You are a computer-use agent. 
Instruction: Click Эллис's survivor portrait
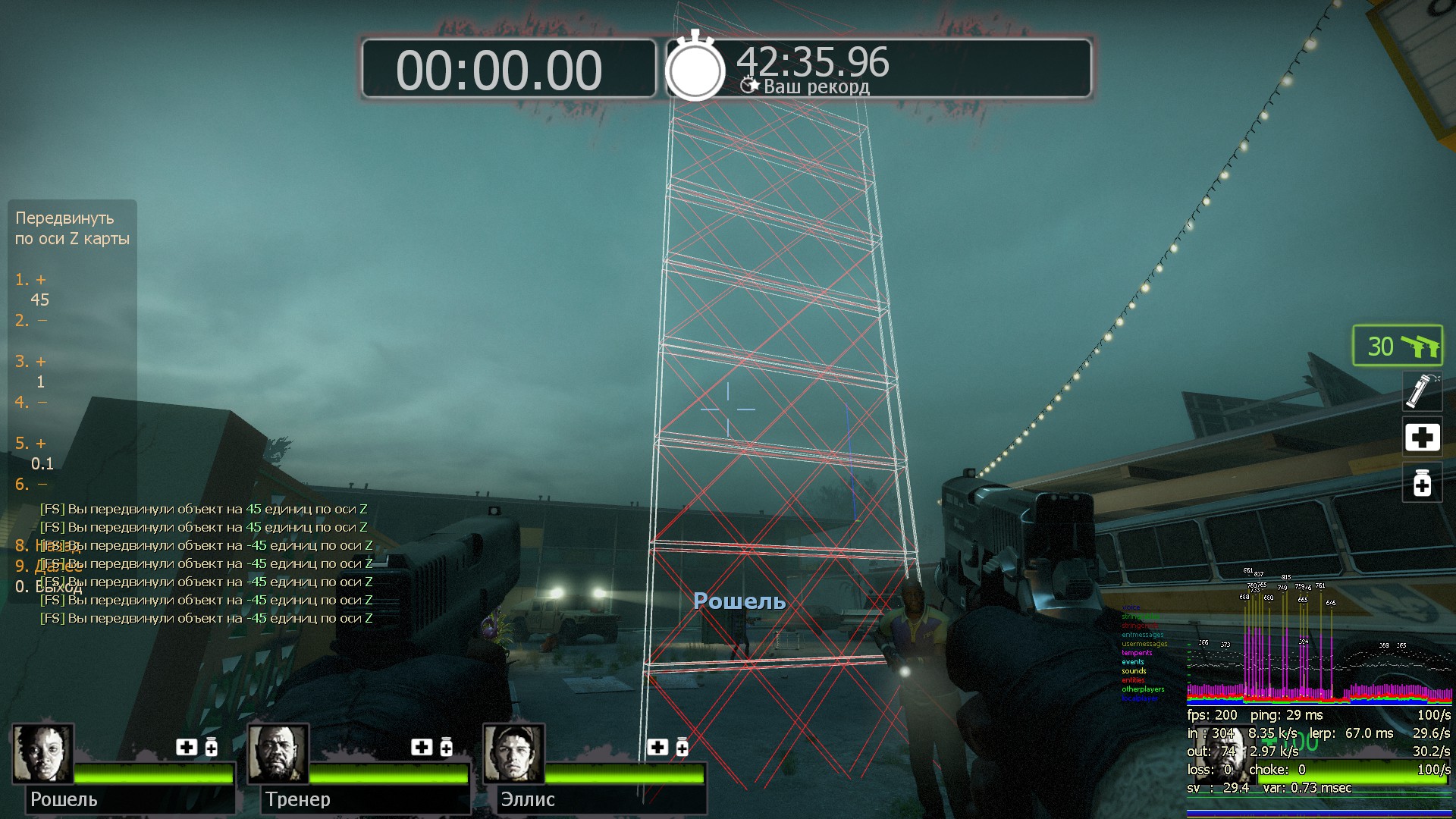coord(514,754)
